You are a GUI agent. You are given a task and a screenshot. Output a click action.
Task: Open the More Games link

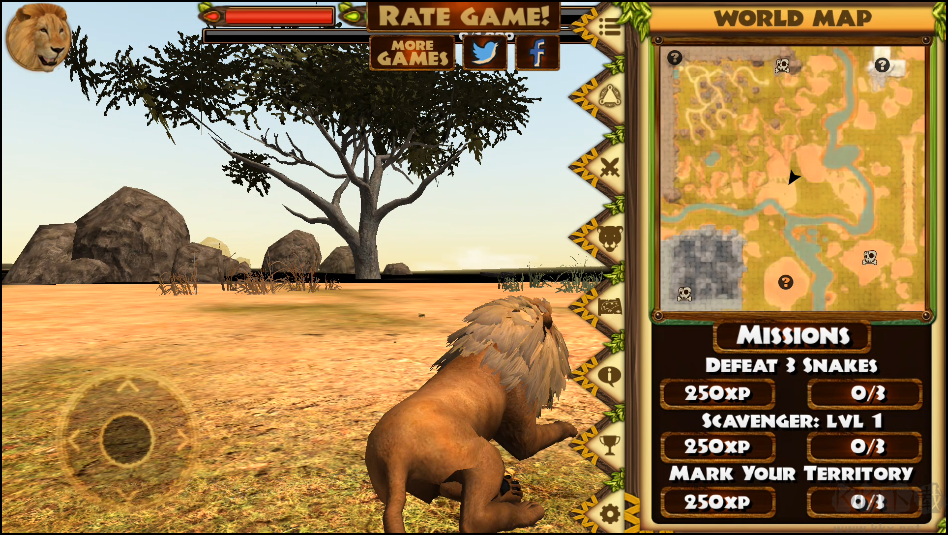pos(412,52)
